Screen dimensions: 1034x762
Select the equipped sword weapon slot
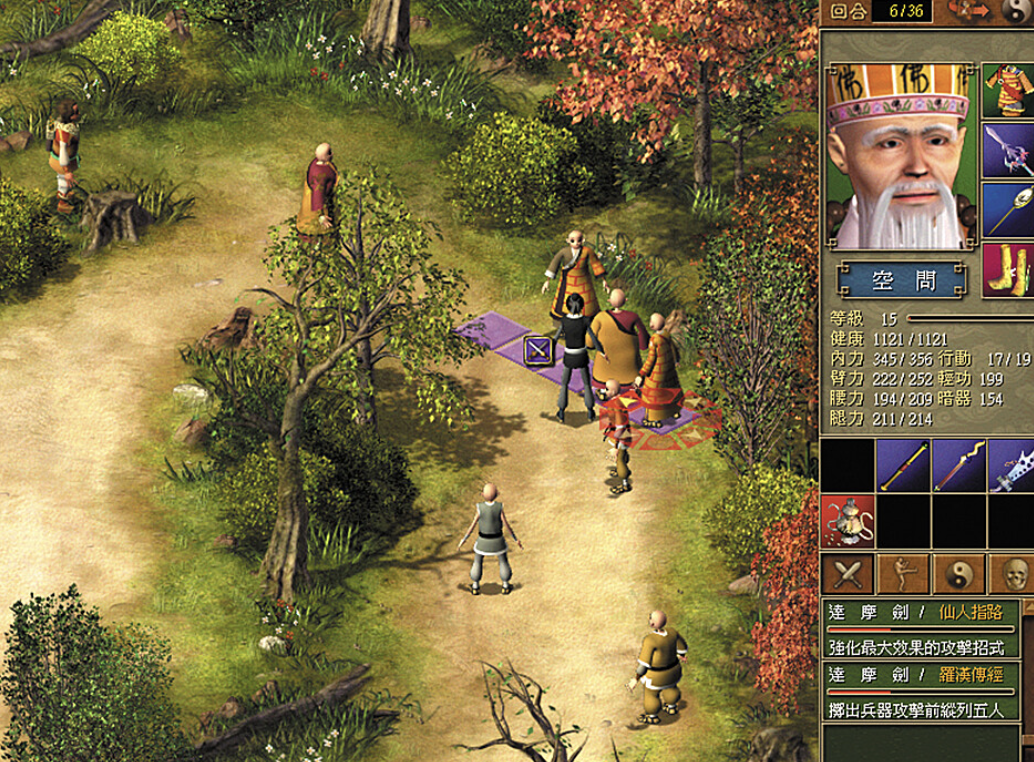coord(1008,149)
